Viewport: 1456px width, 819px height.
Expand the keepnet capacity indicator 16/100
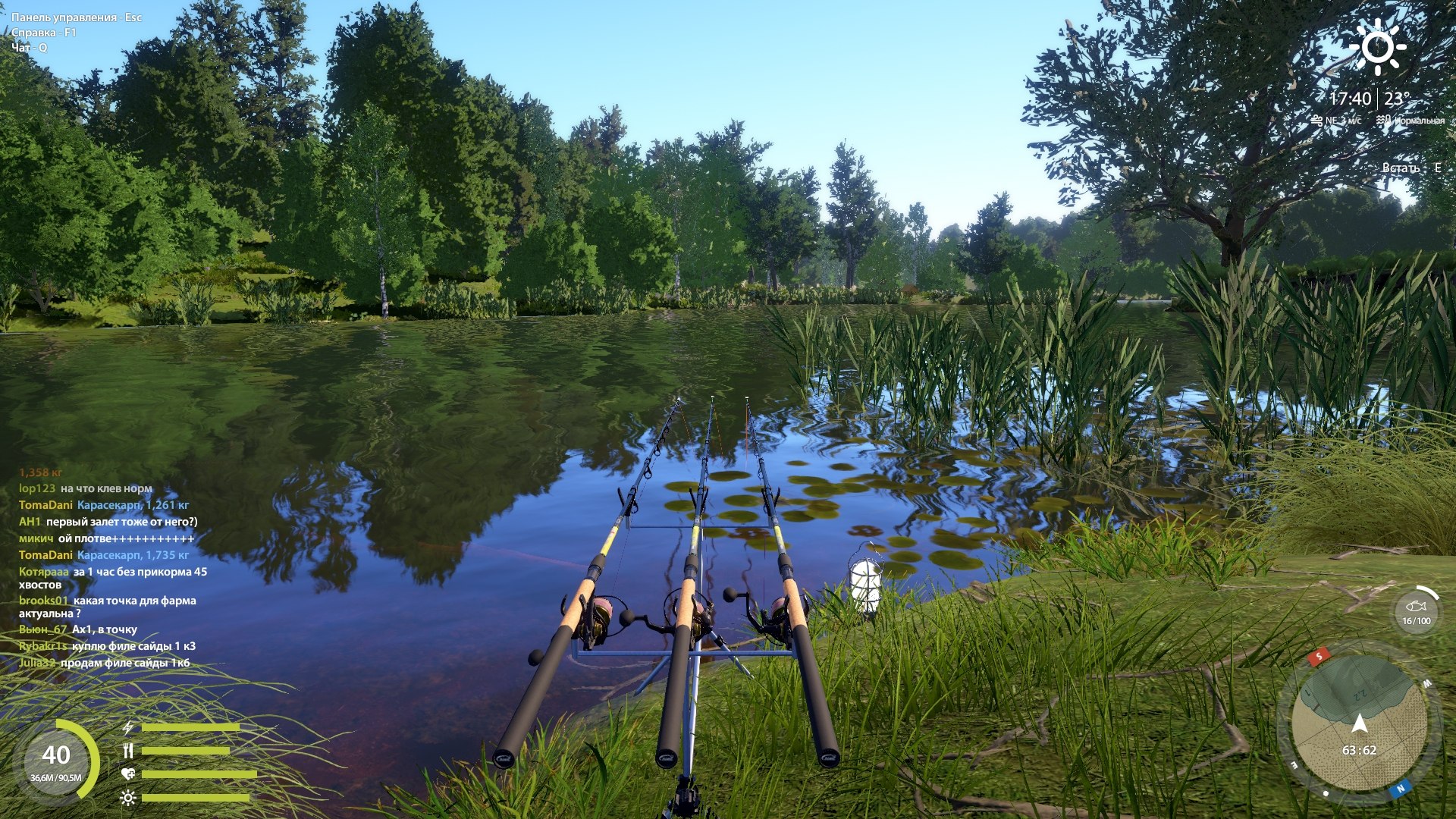pyautogui.click(x=1417, y=621)
